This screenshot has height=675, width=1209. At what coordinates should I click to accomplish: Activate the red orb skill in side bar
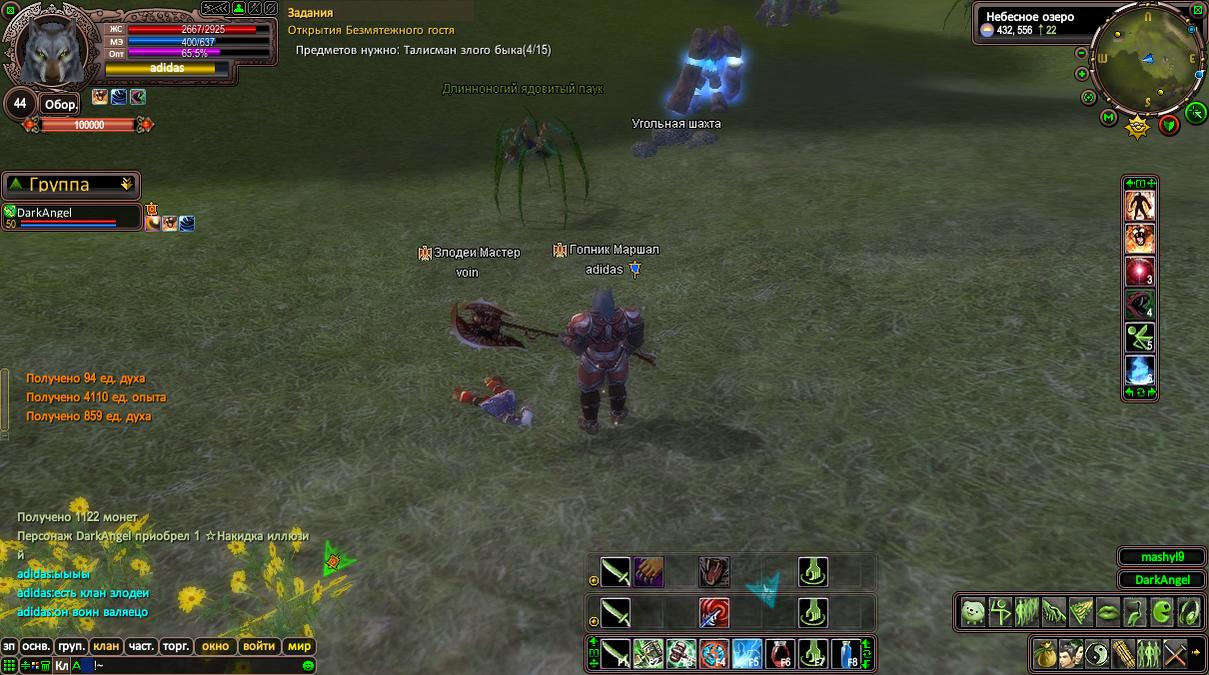tap(1140, 271)
